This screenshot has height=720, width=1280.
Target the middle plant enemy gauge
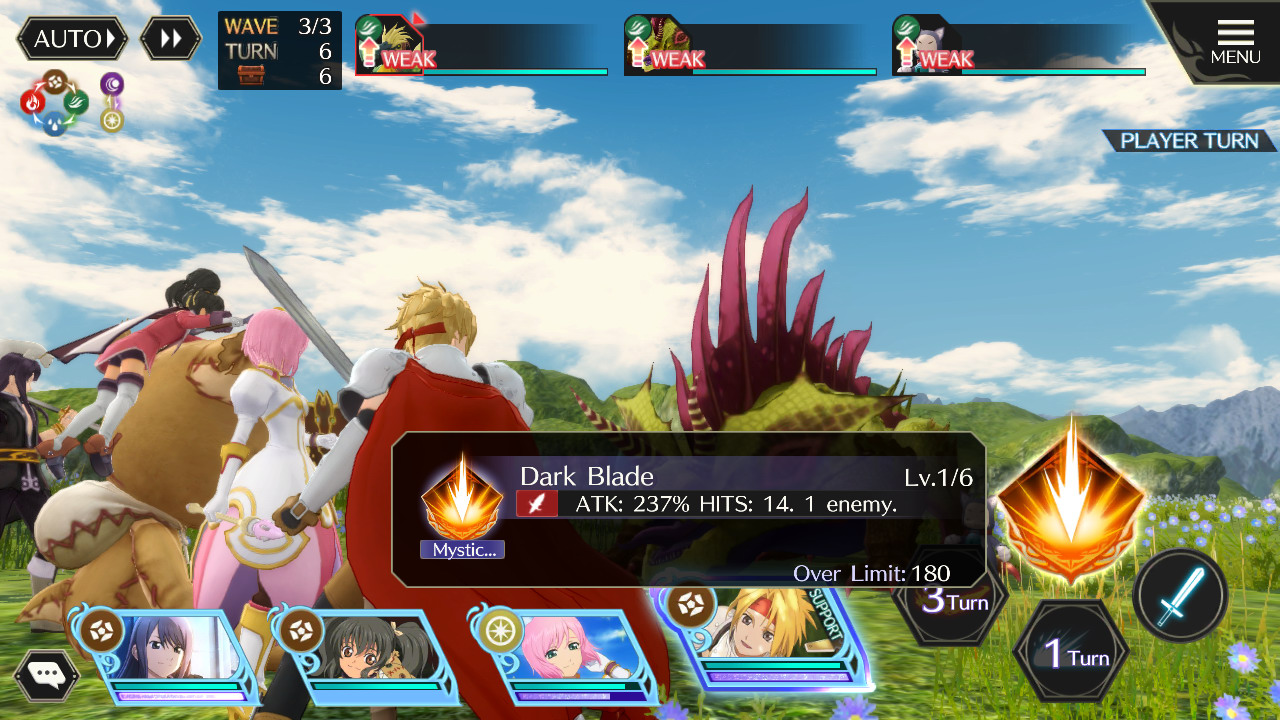[751, 45]
